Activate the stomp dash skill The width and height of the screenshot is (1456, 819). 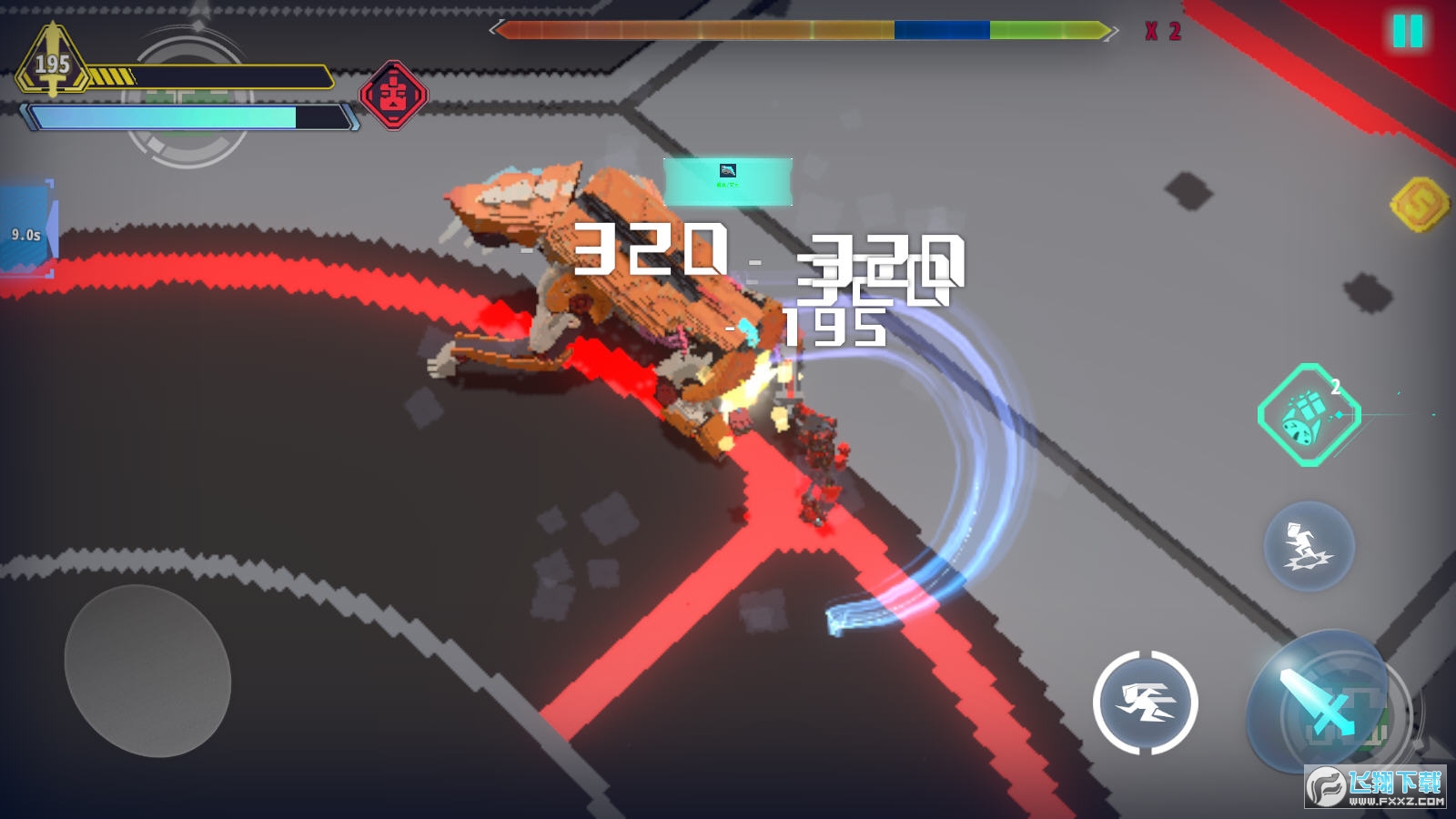point(1308,547)
